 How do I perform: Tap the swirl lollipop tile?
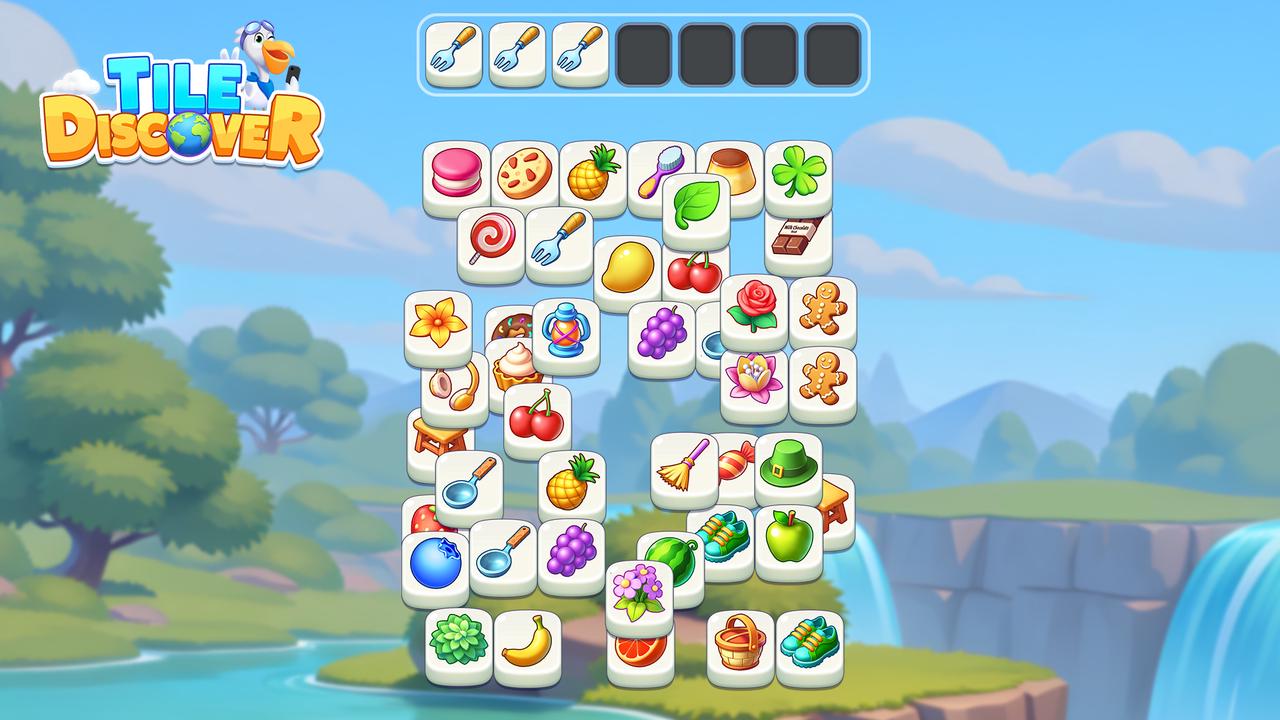pos(492,240)
